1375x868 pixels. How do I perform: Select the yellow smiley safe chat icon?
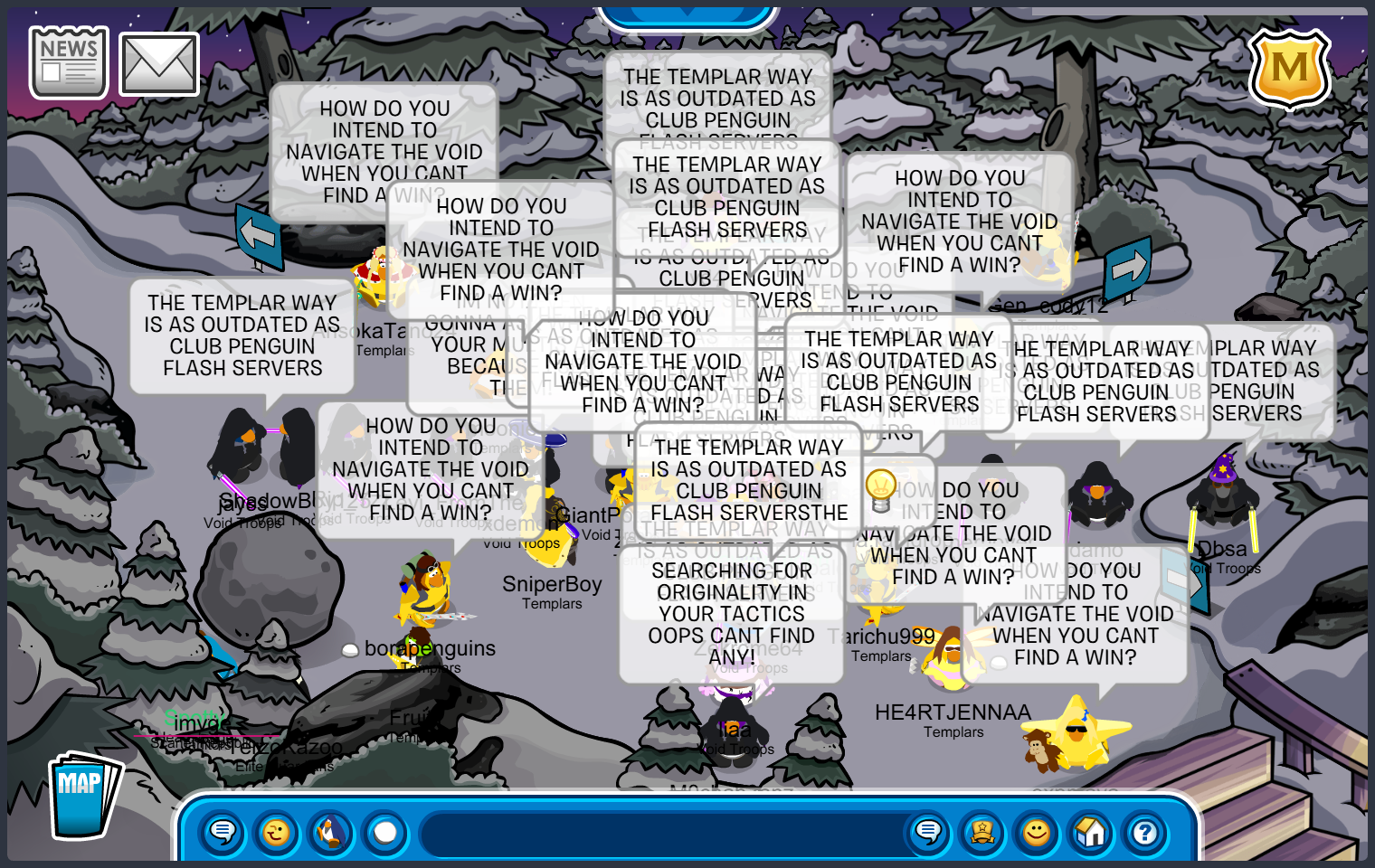pos(1037,833)
